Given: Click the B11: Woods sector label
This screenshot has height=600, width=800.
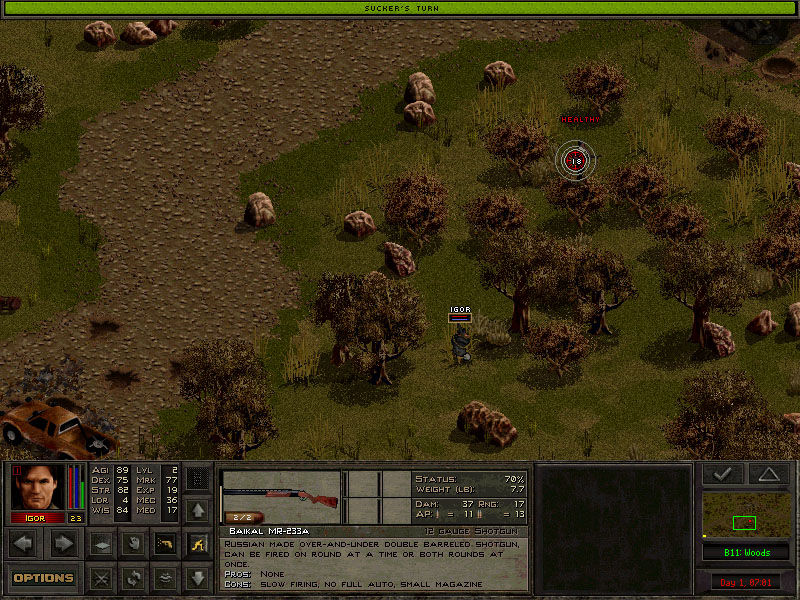Looking at the screenshot, I should [x=745, y=552].
